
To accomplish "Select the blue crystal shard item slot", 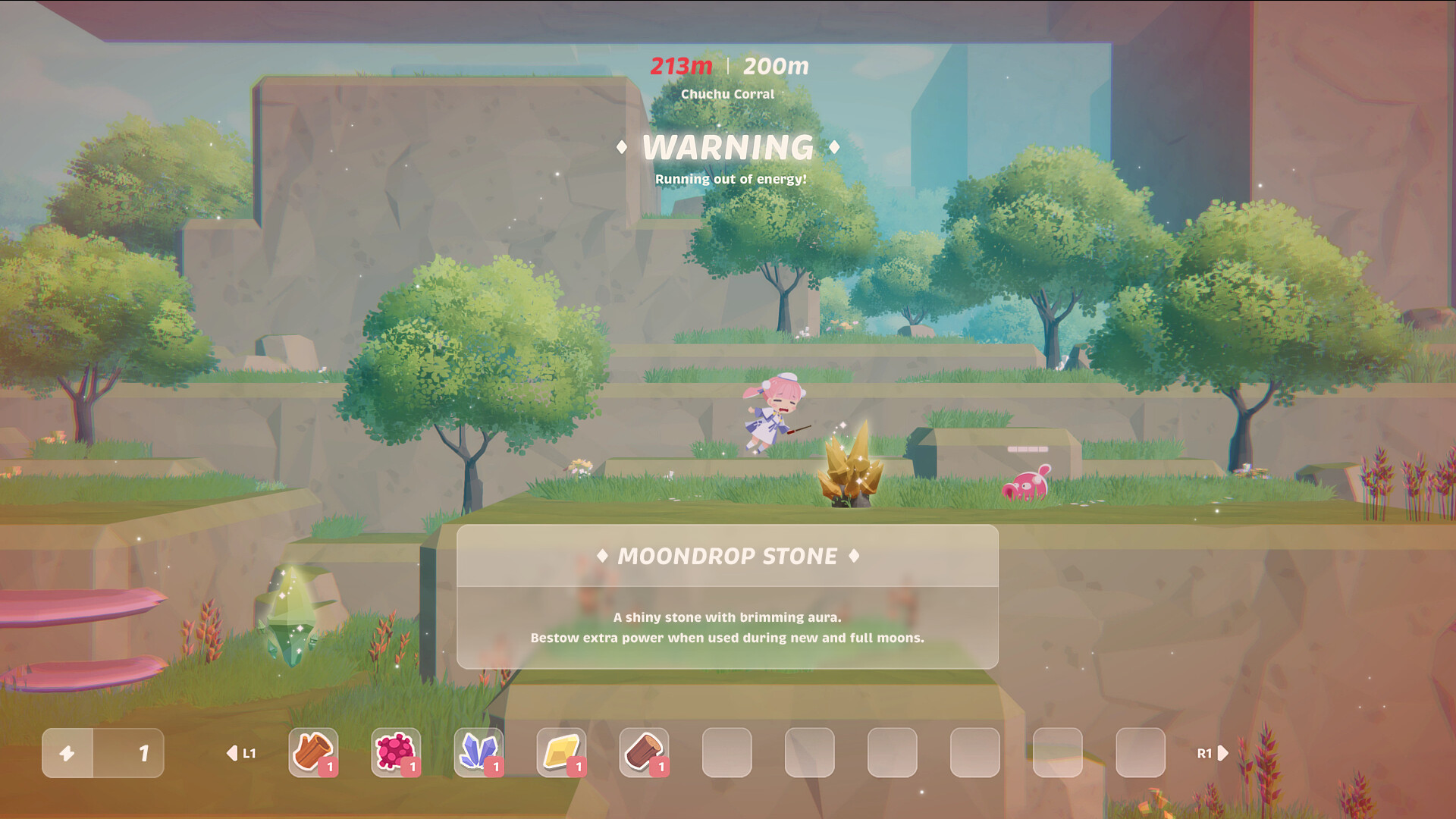I will [479, 753].
